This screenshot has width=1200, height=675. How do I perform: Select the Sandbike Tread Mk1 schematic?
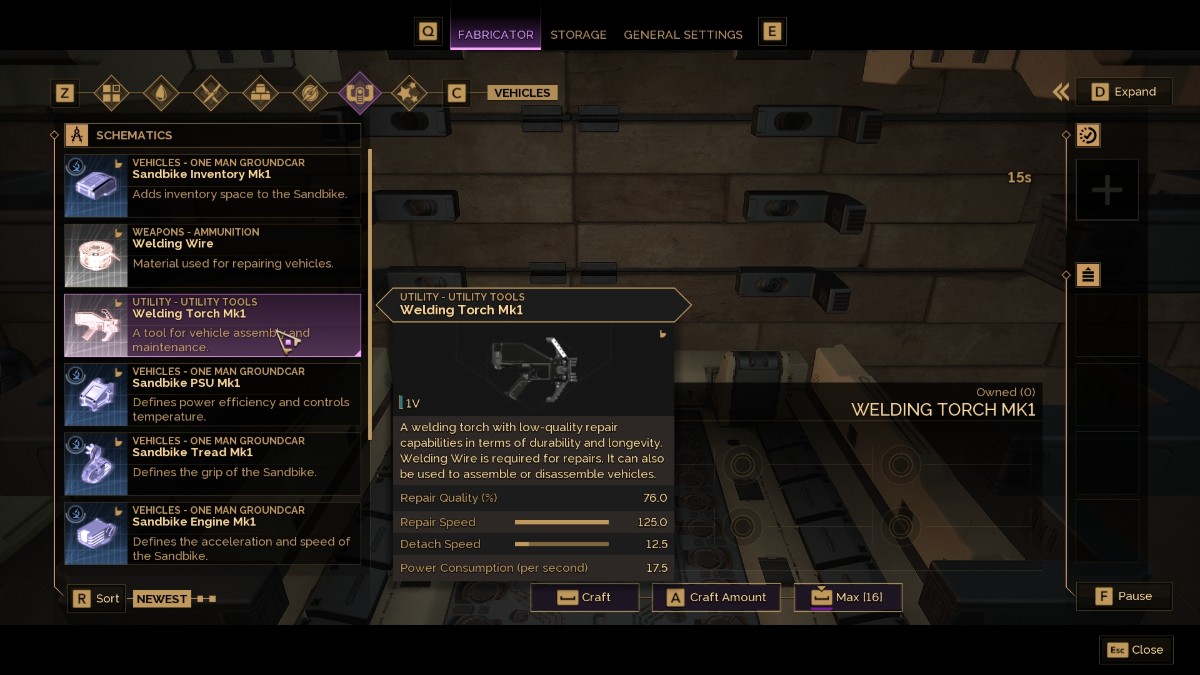(212, 464)
